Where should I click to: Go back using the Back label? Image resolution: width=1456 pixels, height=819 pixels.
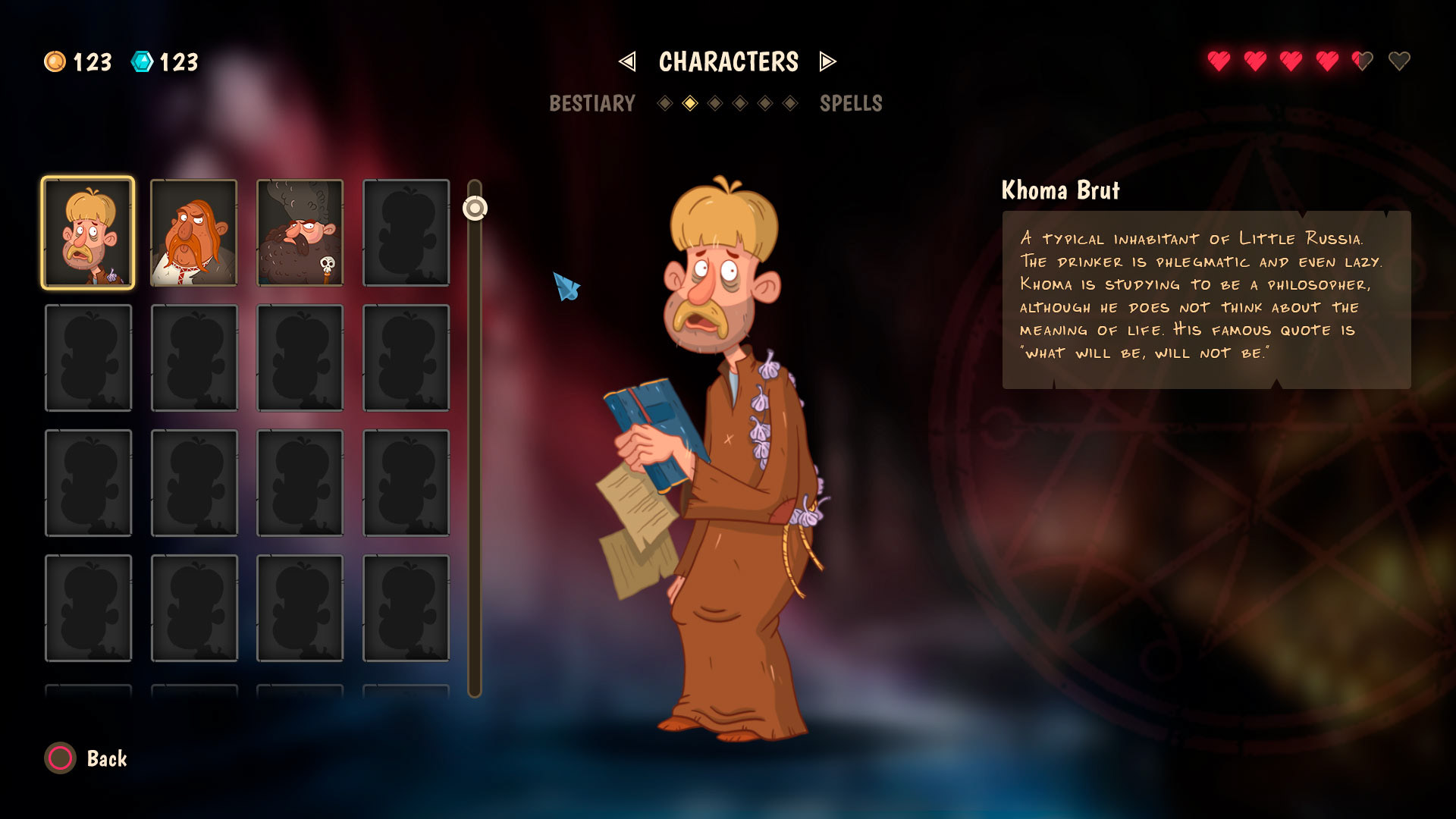click(x=107, y=758)
